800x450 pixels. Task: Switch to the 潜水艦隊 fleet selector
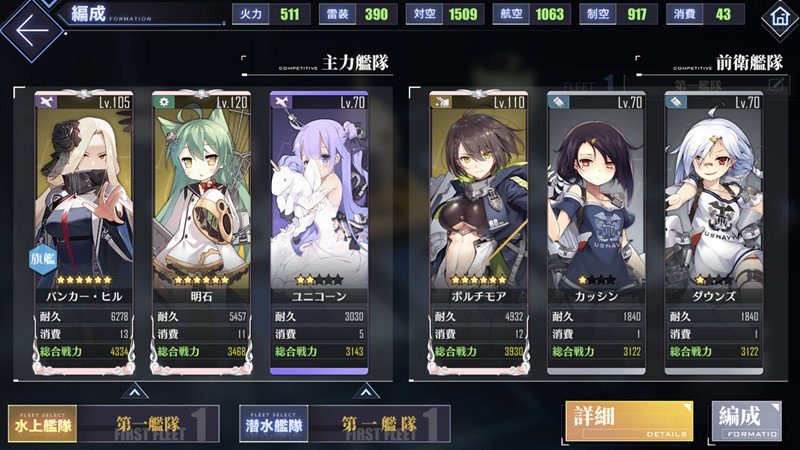click(274, 422)
